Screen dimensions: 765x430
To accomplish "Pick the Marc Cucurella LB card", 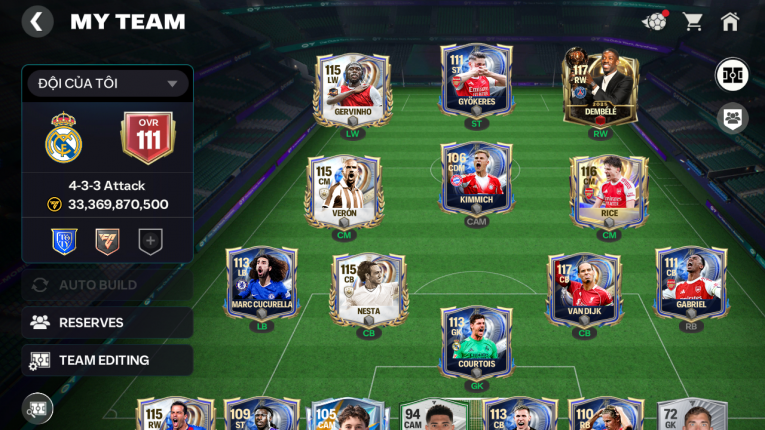I will click(261, 283).
